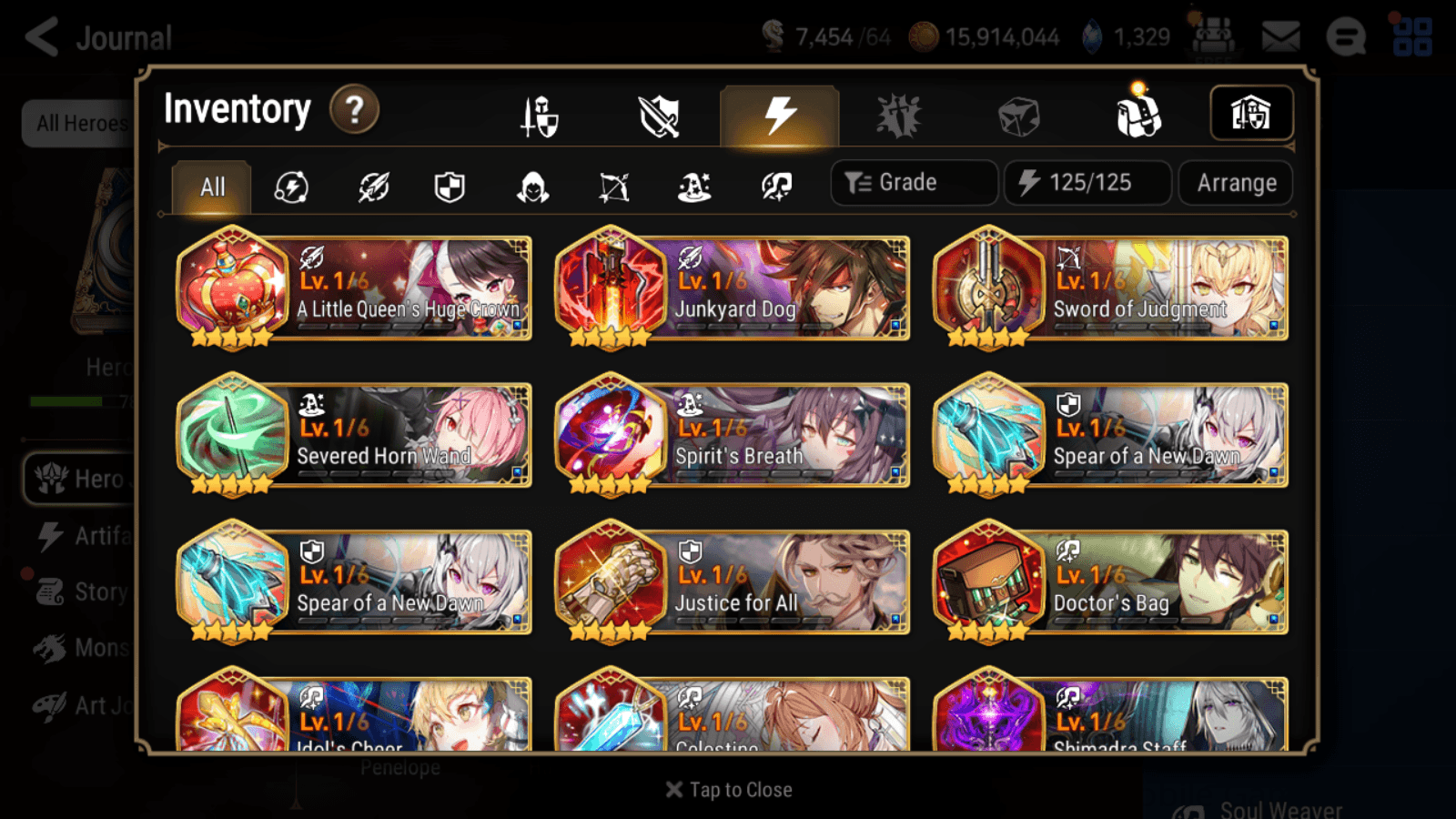The height and width of the screenshot is (819, 1456).
Task: Go back using the Journal back arrow
Action: pyautogui.click(x=41, y=36)
